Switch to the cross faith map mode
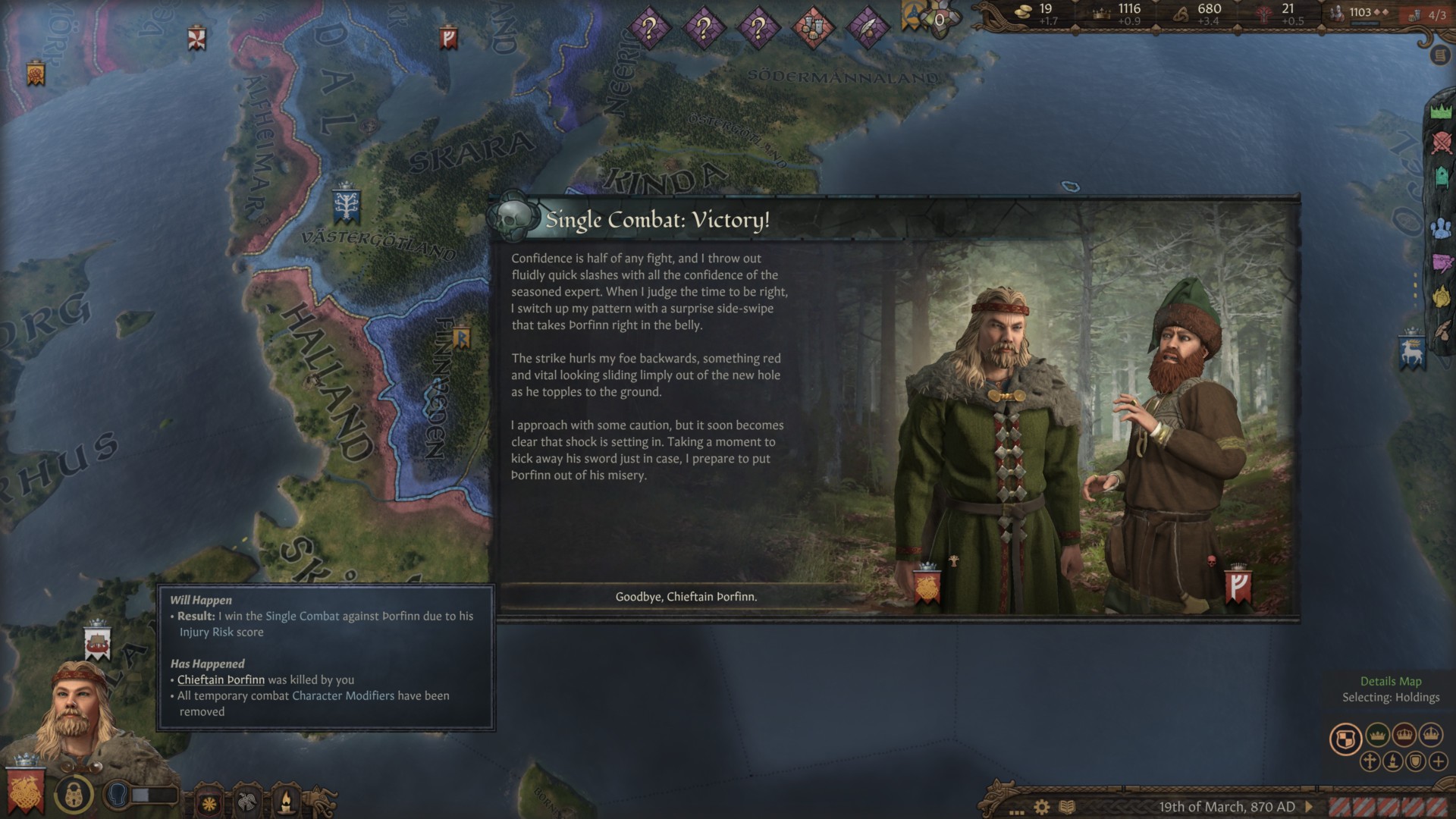The width and height of the screenshot is (1456, 819). [x=1370, y=761]
